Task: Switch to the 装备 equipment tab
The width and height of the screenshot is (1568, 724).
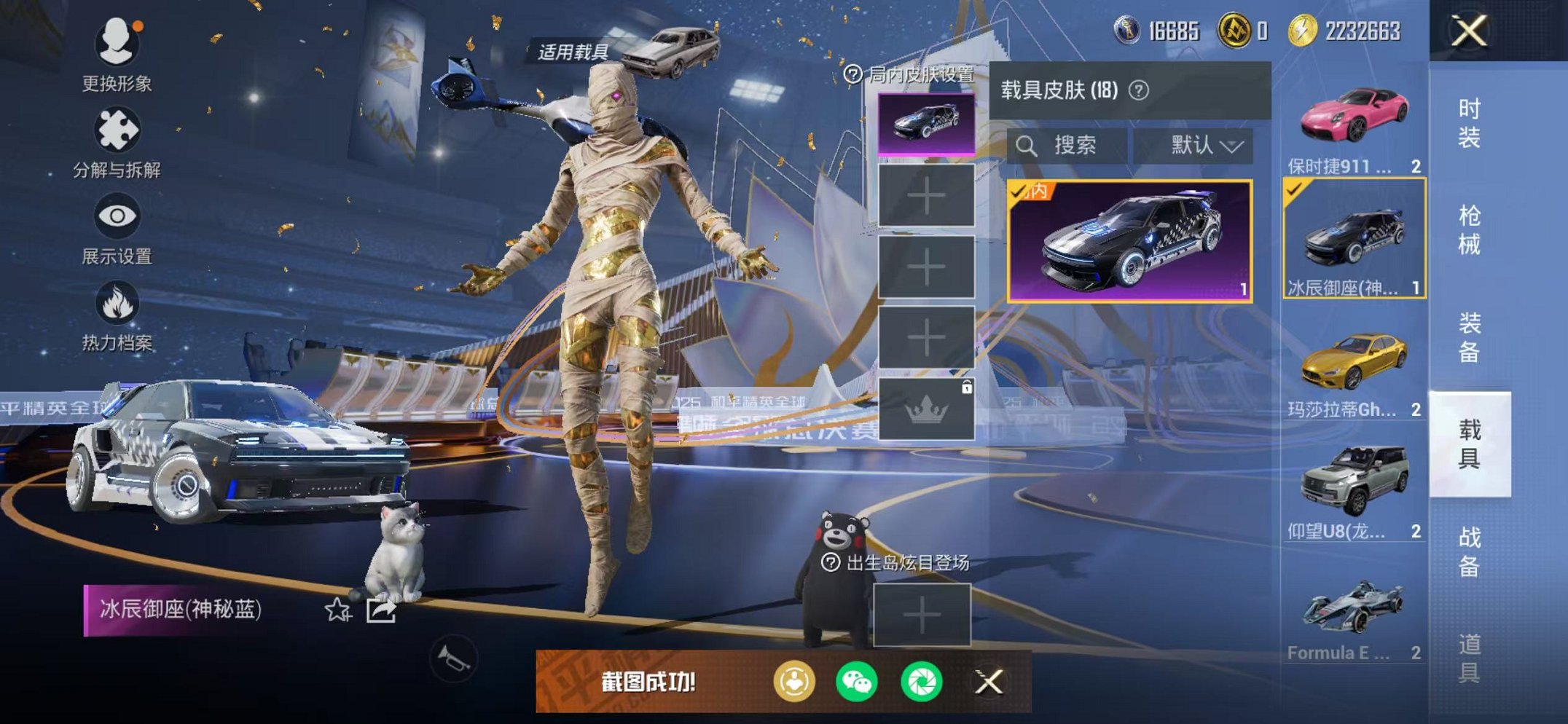Action: point(1469,337)
